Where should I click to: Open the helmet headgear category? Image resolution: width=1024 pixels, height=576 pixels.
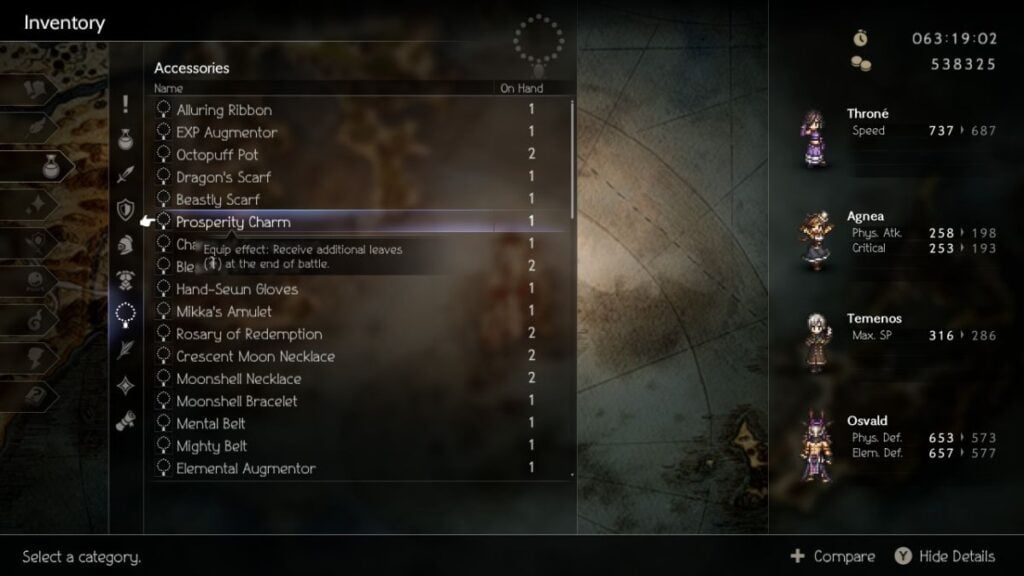coord(125,244)
